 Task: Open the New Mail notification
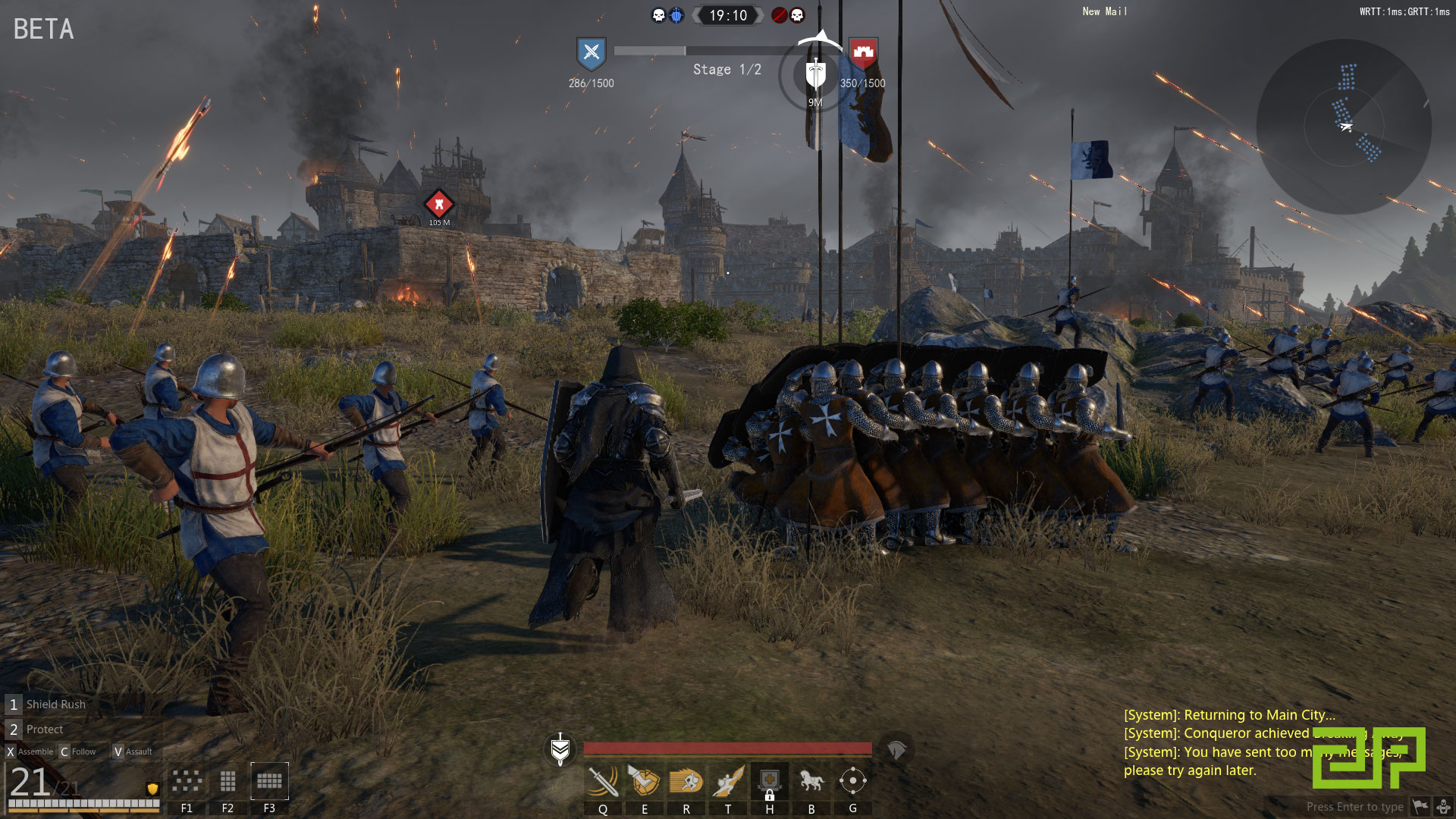(1105, 11)
